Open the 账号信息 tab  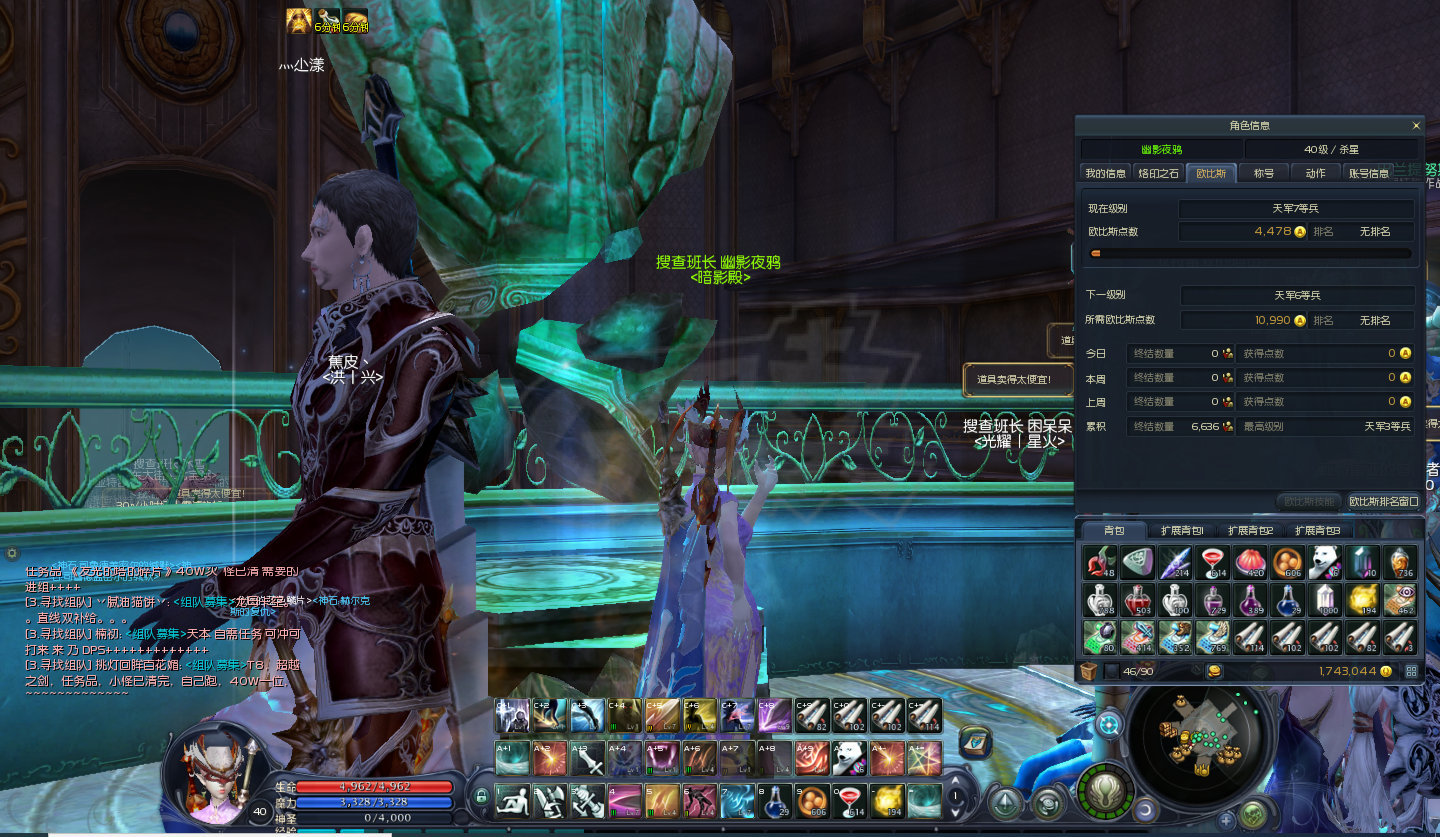(x=1369, y=173)
